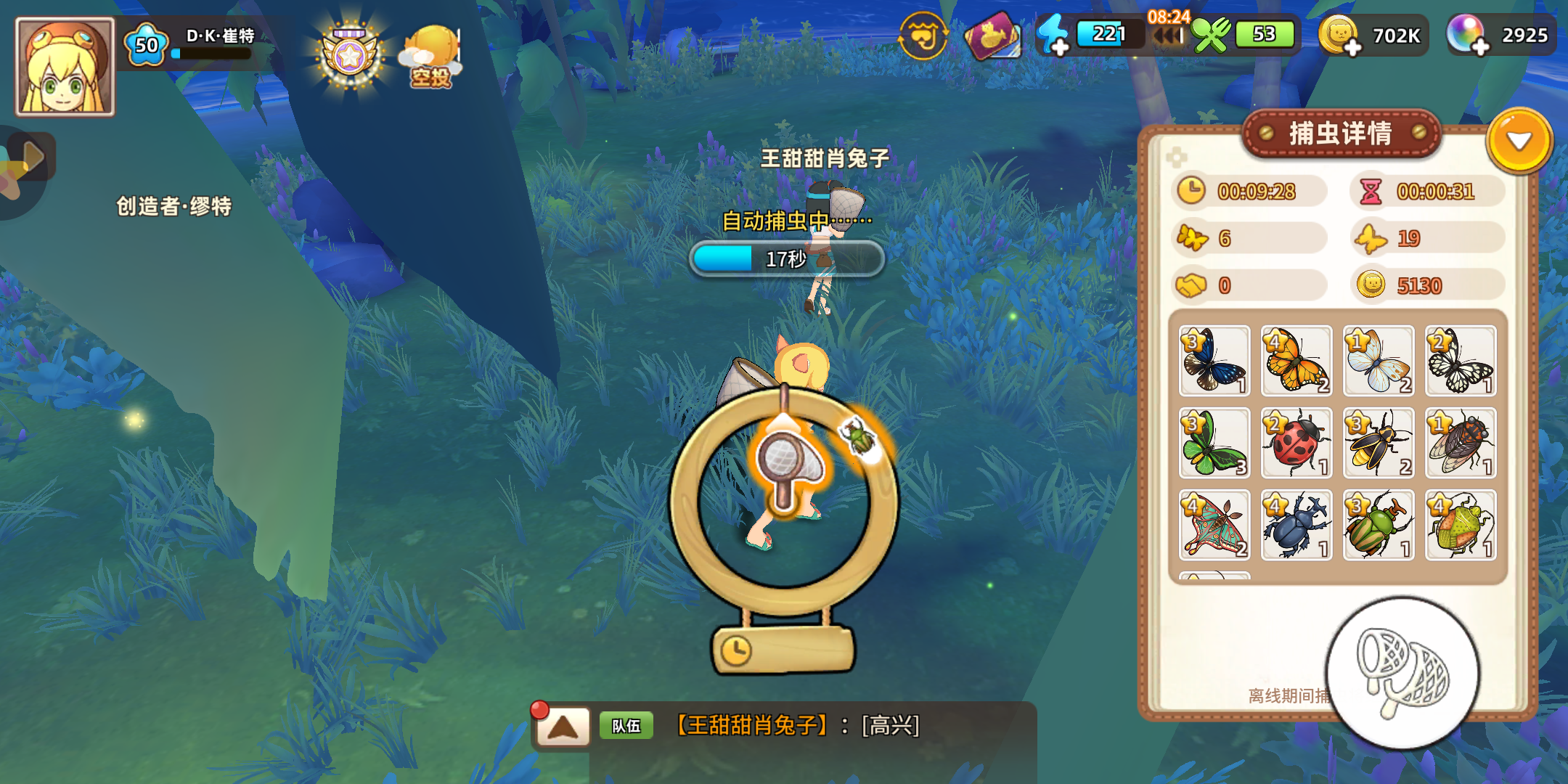The image size is (1568, 784).
Task: Open the 队伍 team chat channel tab
Action: click(626, 724)
